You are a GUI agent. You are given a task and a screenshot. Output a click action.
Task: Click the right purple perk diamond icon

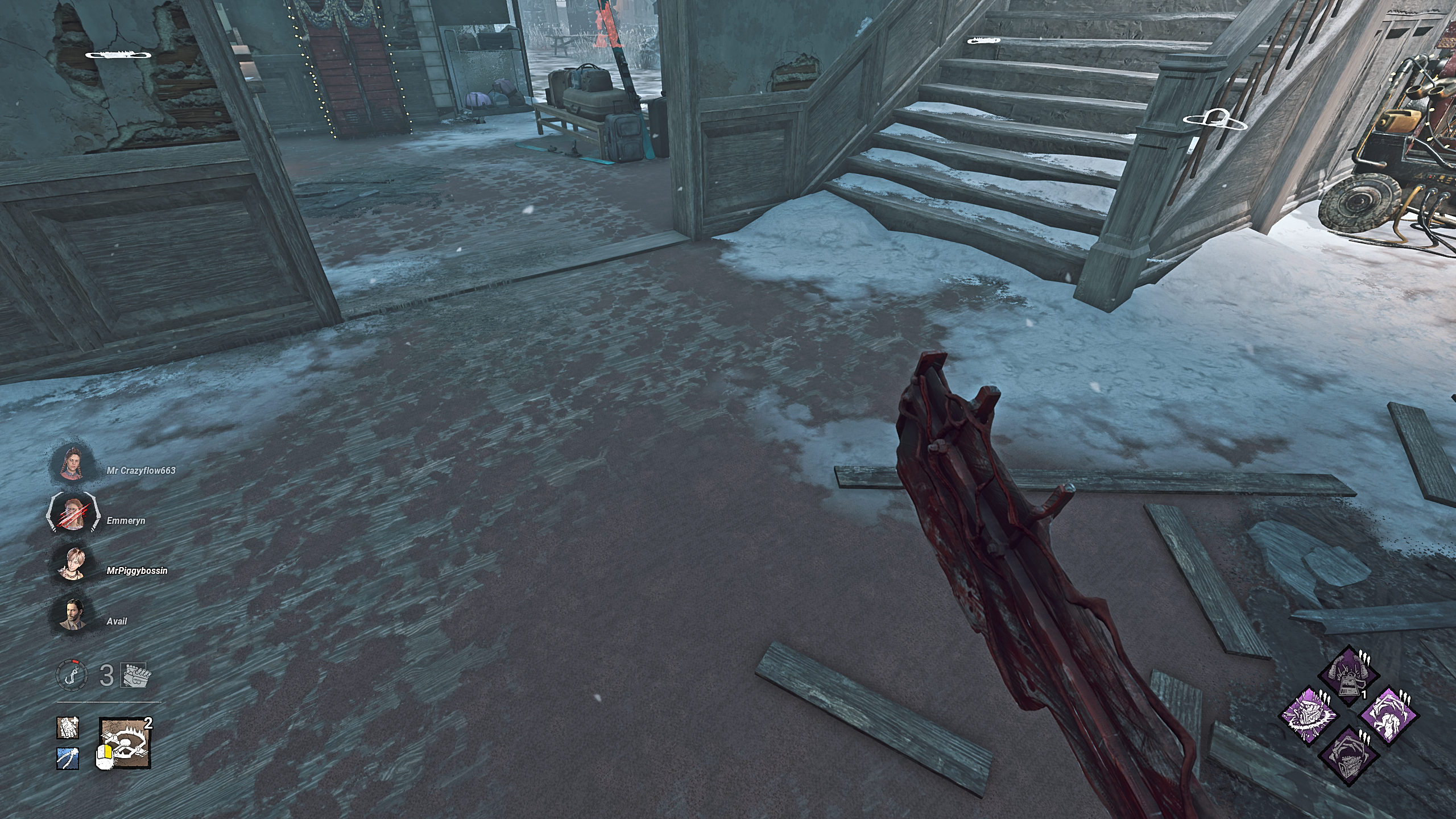click(x=1389, y=717)
